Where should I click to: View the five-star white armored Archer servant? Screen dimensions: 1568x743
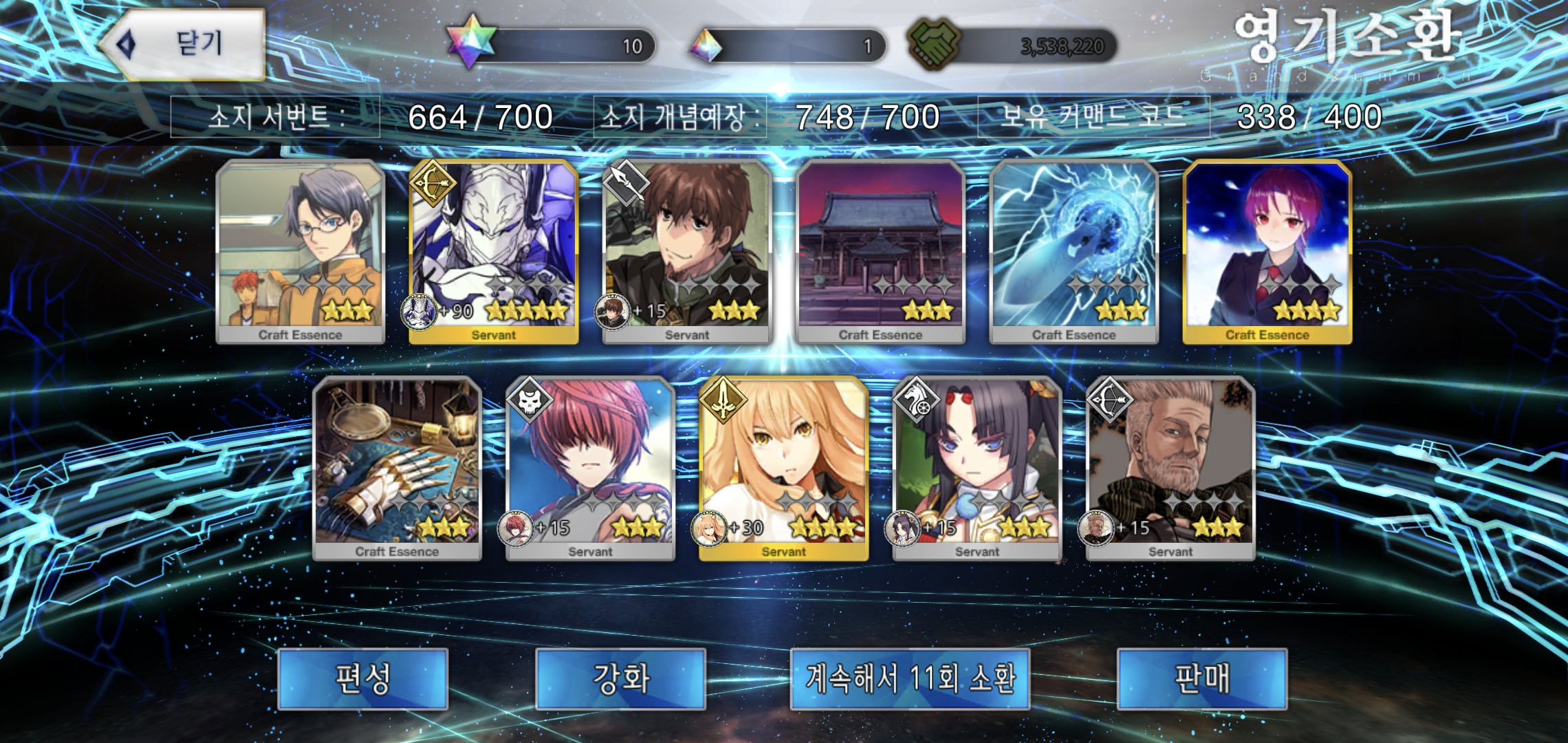tap(493, 252)
